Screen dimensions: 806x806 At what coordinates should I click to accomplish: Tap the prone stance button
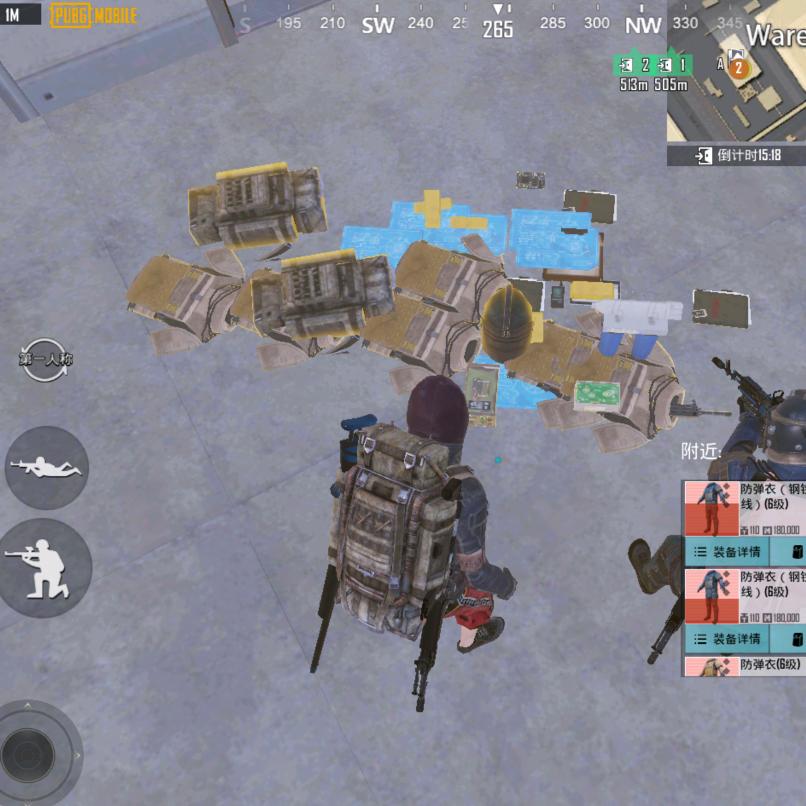46,467
